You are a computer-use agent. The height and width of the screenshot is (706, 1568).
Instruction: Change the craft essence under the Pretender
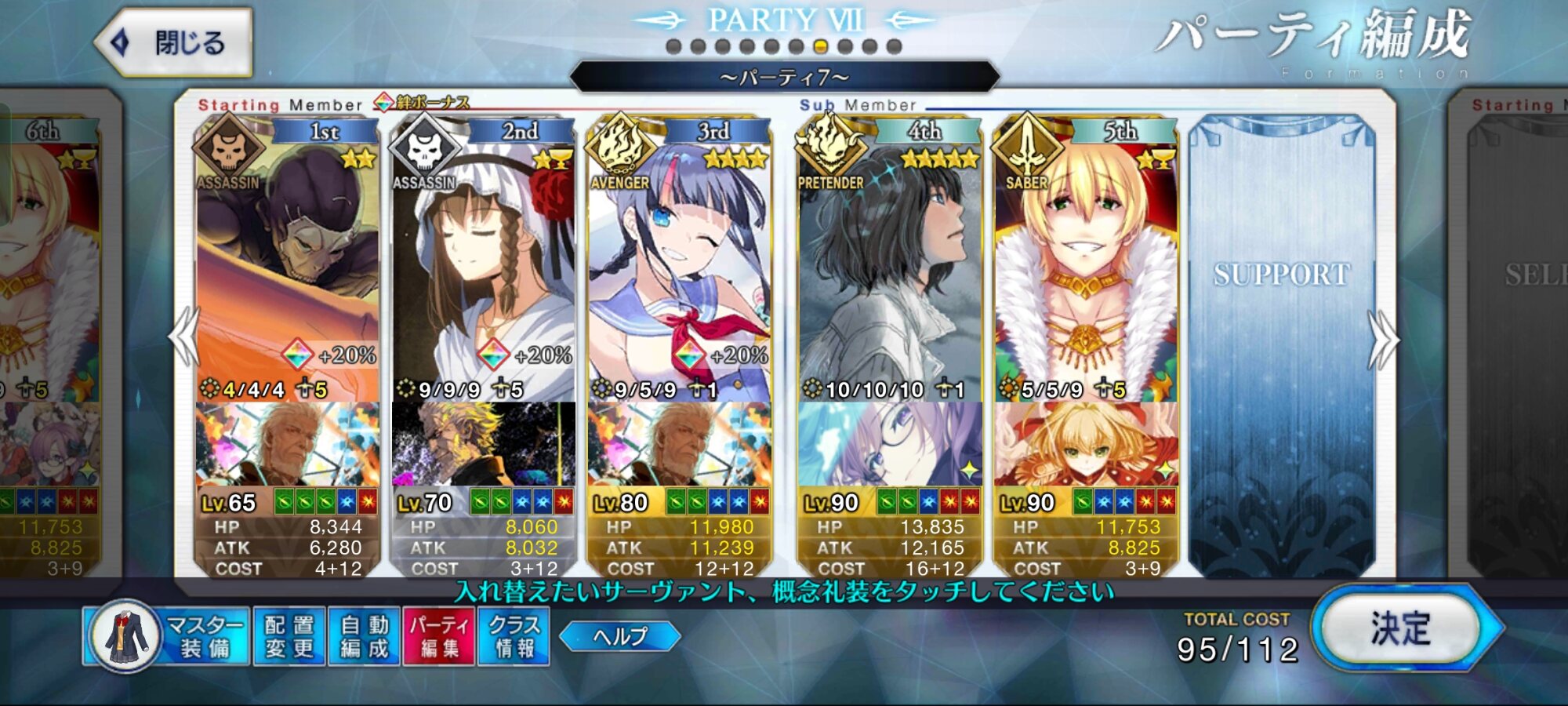pos(890,443)
